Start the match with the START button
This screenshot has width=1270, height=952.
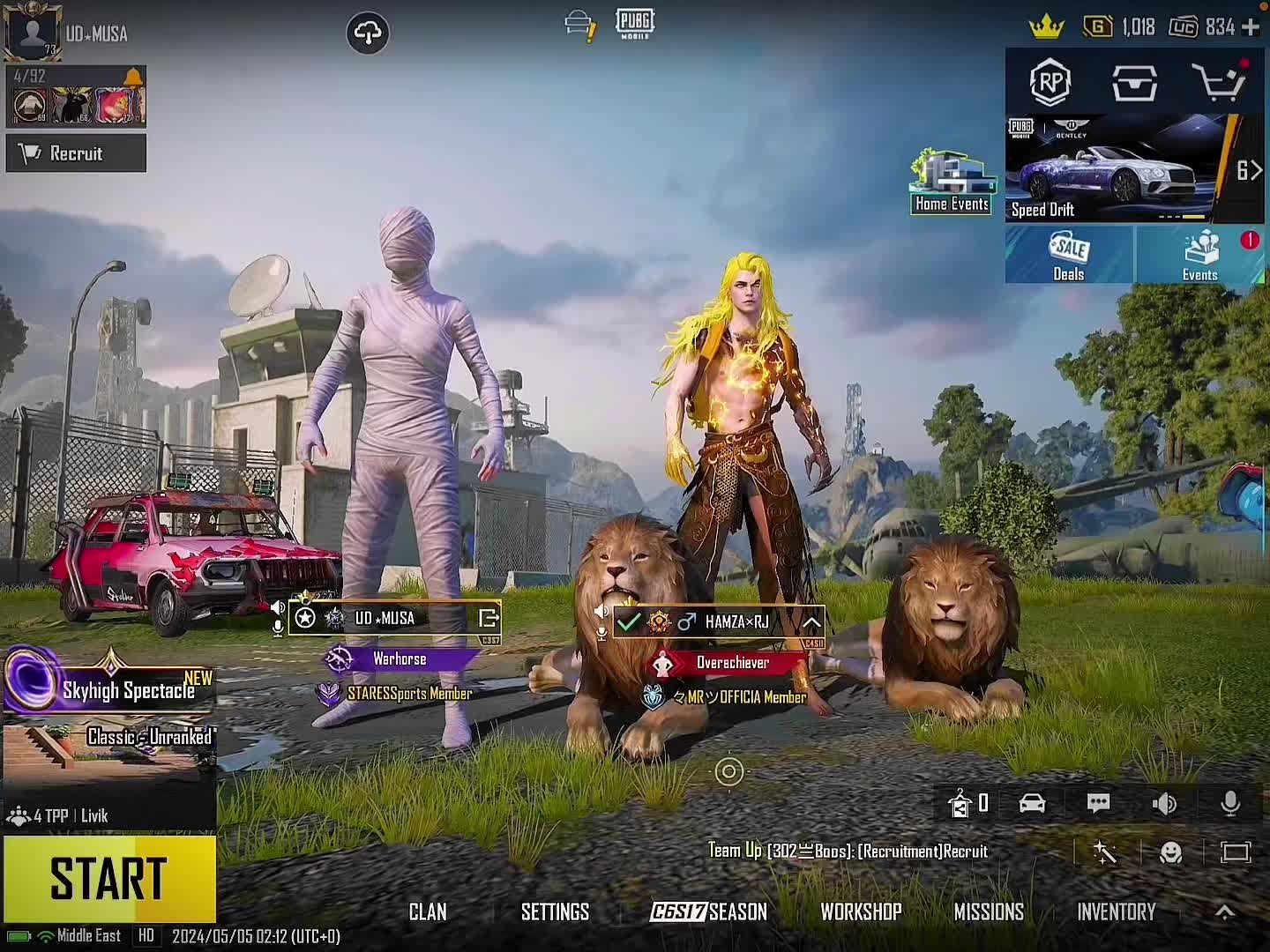click(109, 878)
